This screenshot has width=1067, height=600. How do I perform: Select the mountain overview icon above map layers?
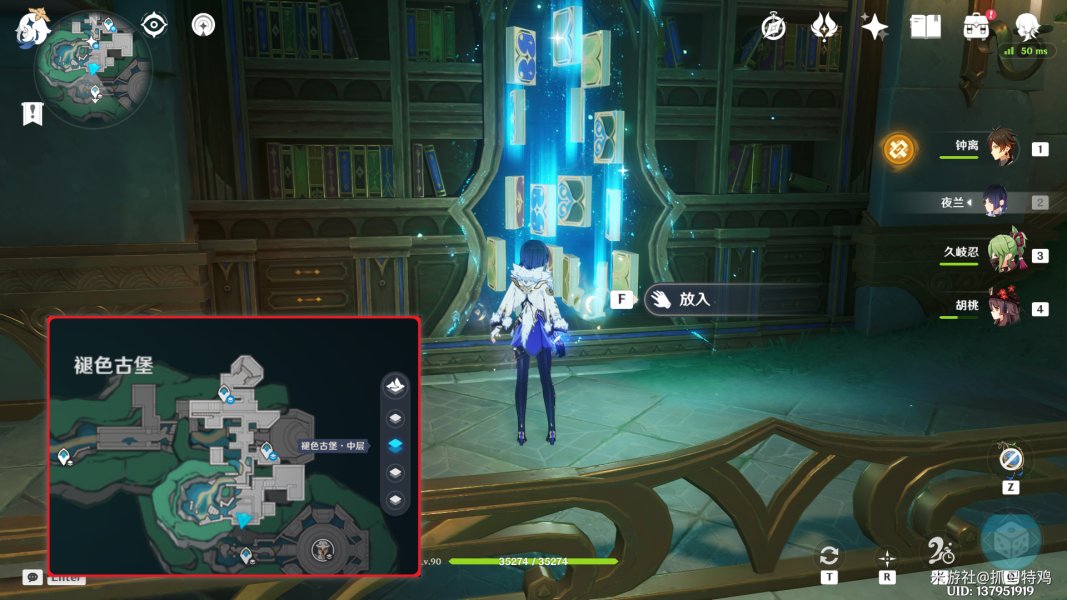[x=396, y=386]
